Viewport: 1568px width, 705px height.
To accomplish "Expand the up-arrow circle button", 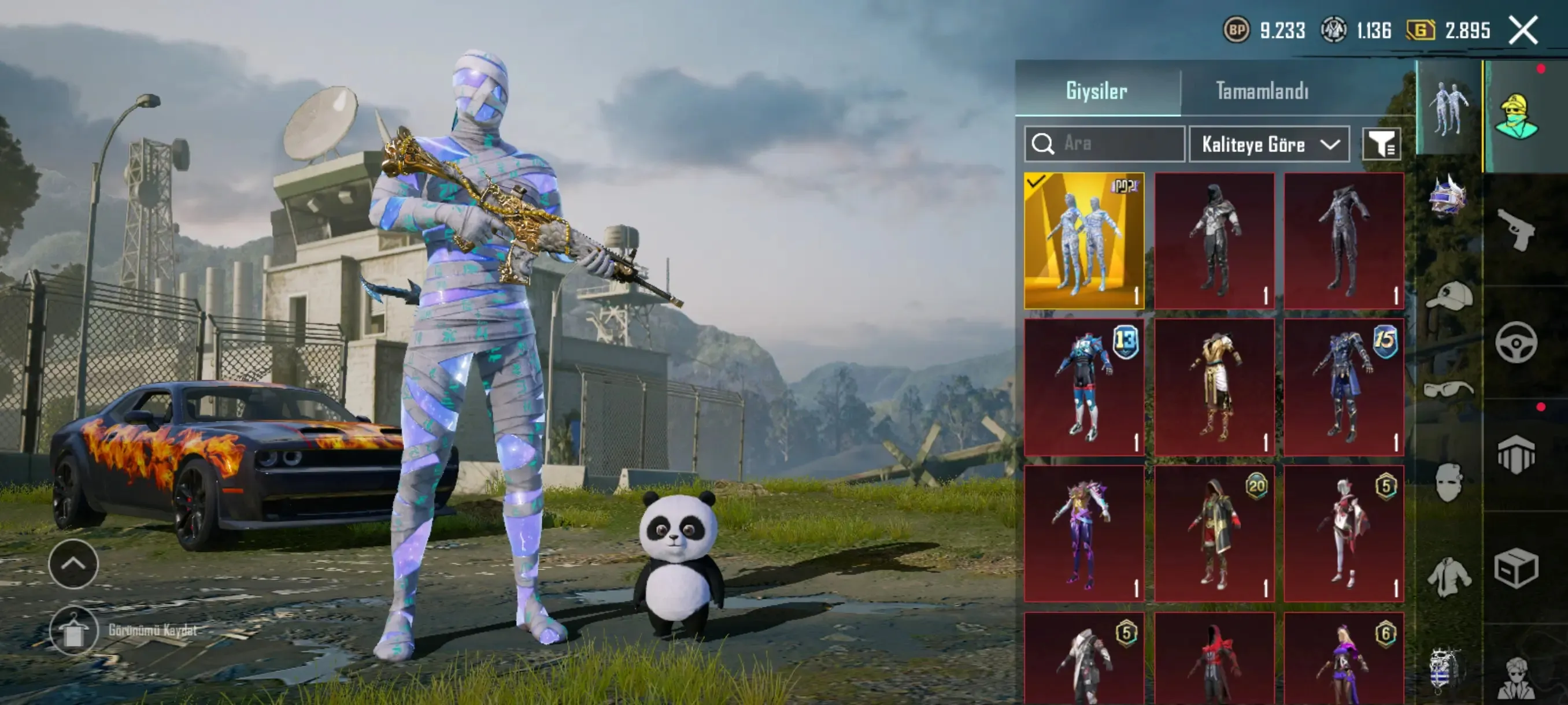I will coord(73,564).
